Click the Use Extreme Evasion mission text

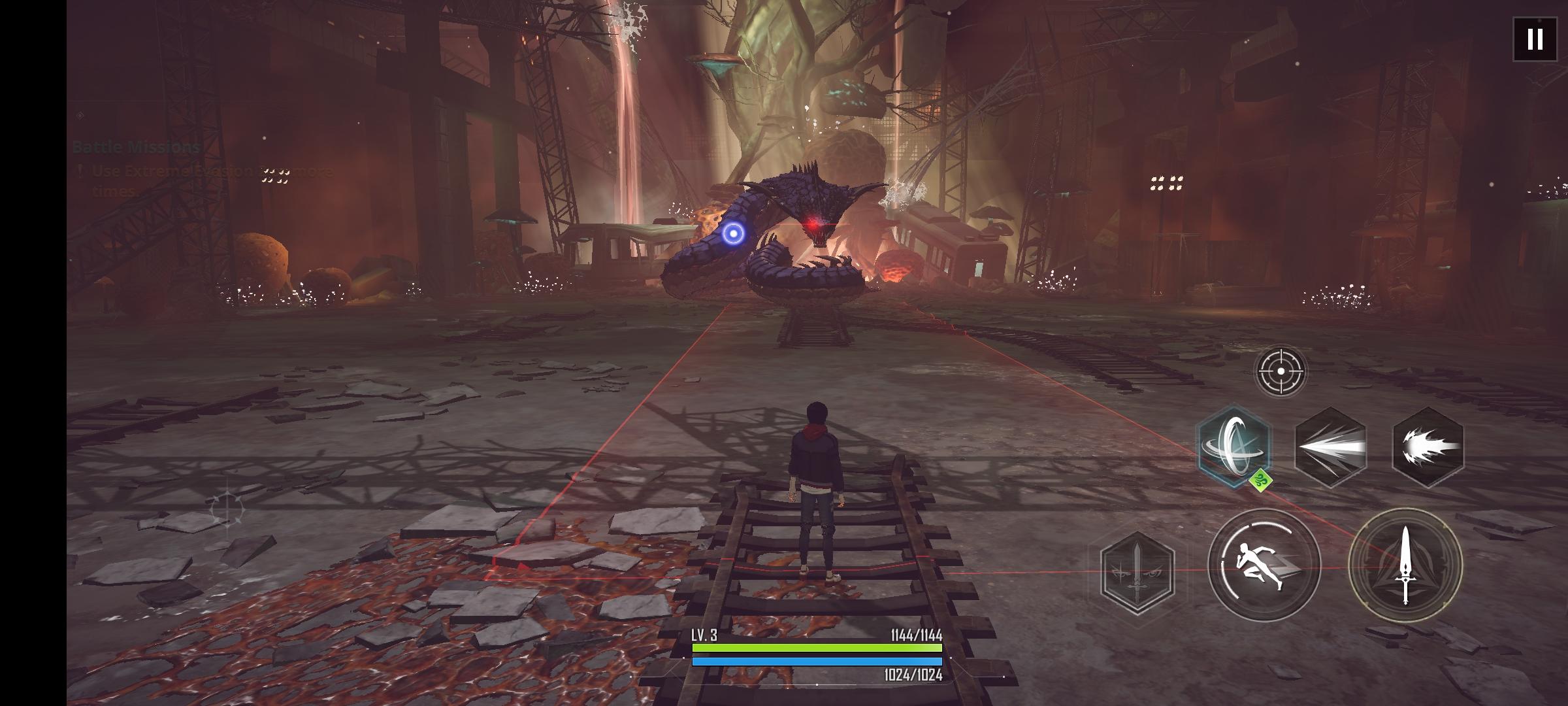(196, 171)
